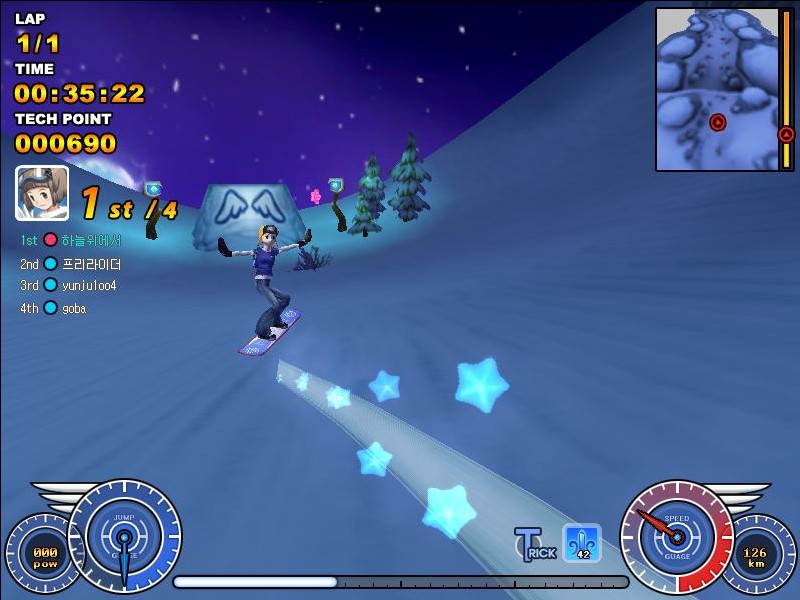Click the Jump Gauge dial
The width and height of the screenshot is (800, 600).
(x=124, y=536)
